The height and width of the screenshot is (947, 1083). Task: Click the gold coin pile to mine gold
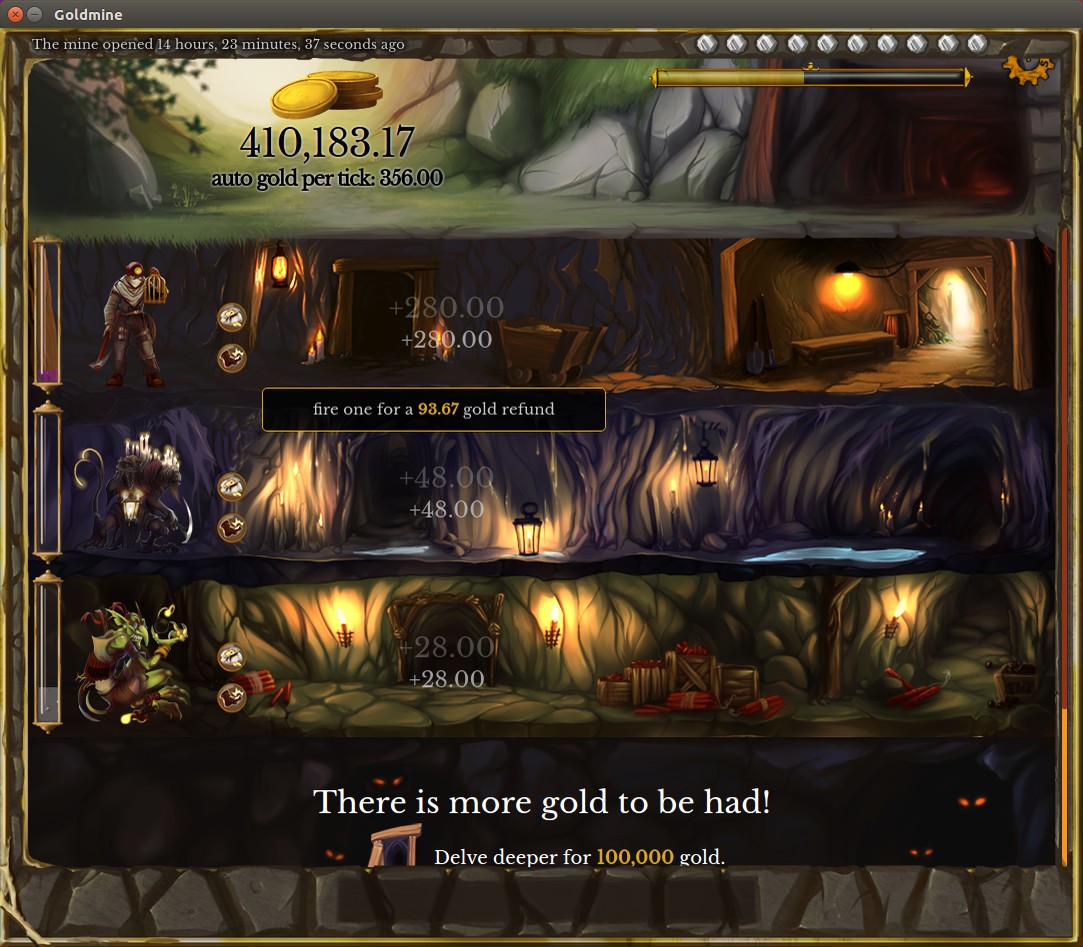pyautogui.click(x=326, y=95)
